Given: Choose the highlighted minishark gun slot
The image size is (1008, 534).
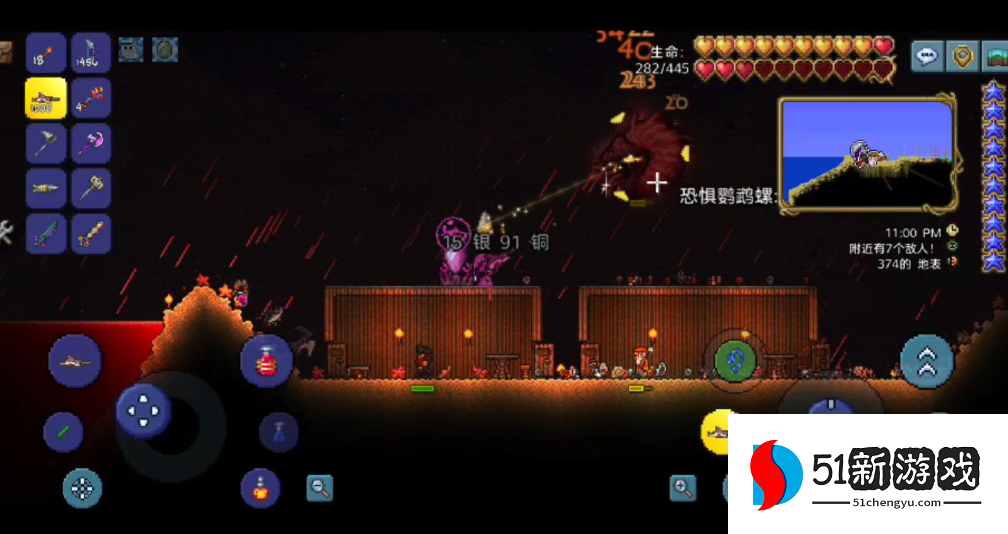Looking at the screenshot, I should [46, 98].
